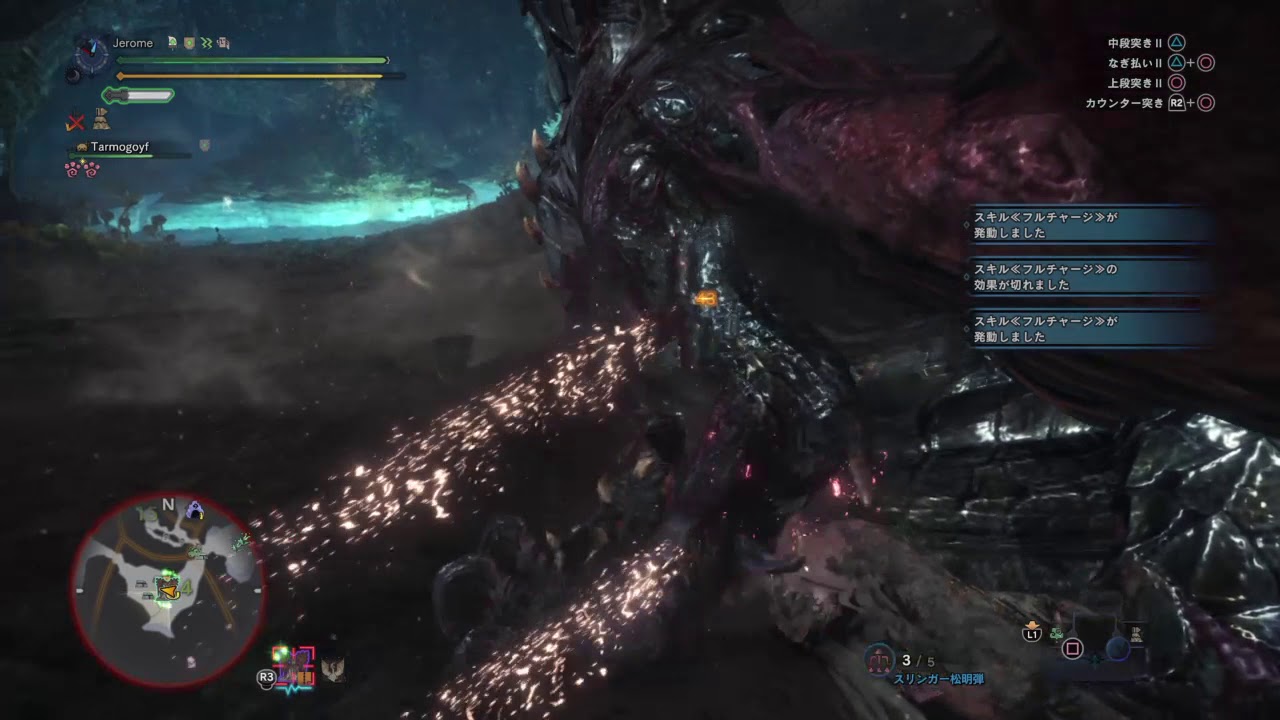This screenshot has height=720, width=1280.
Task: Click the sack-shaped buff icon under the sharpness gauge
Action: tap(101, 121)
